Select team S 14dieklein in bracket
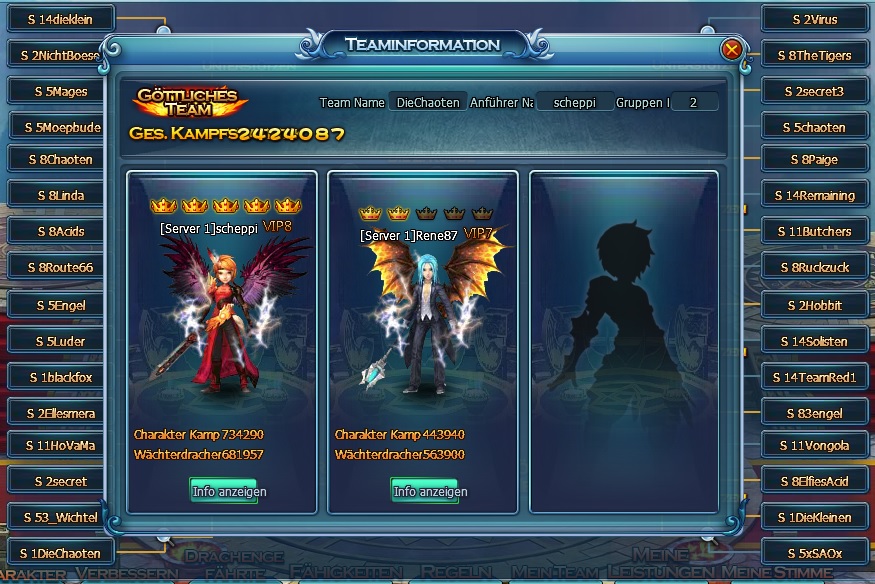The image size is (875, 584). tap(60, 19)
